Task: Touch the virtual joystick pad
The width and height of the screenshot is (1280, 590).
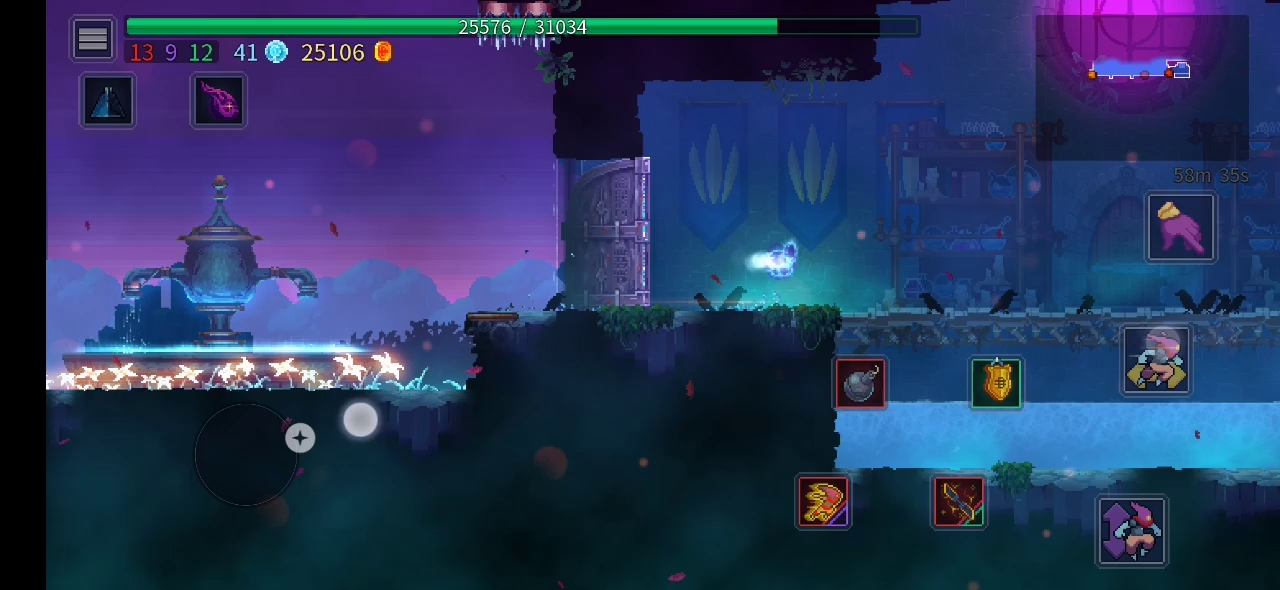Action: tap(246, 455)
